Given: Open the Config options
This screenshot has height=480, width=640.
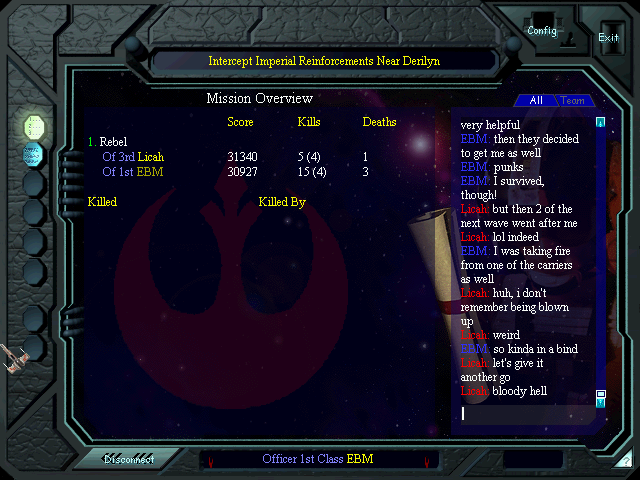Looking at the screenshot, I should 542,31.
